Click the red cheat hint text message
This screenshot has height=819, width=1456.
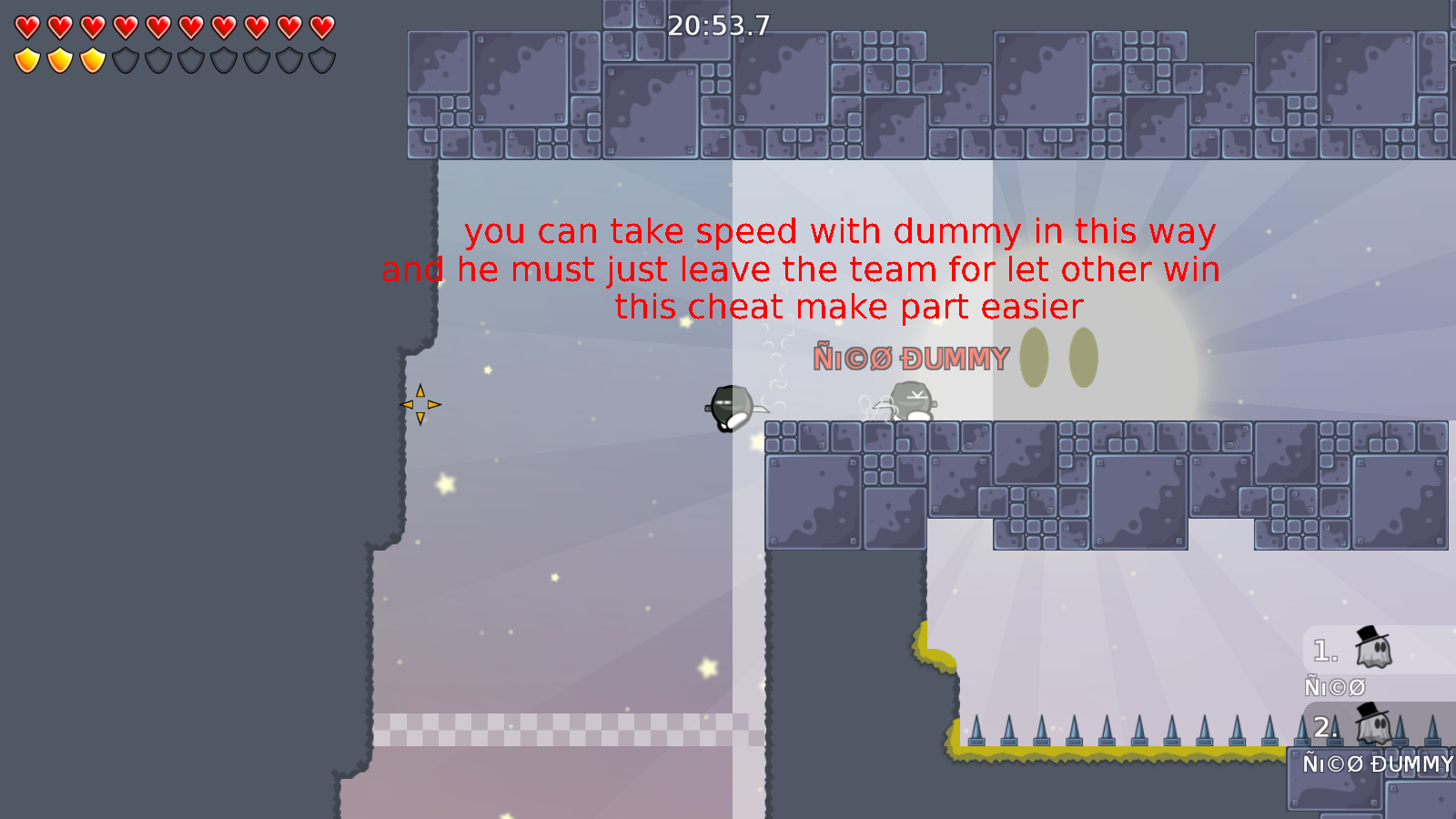pyautogui.click(x=801, y=268)
